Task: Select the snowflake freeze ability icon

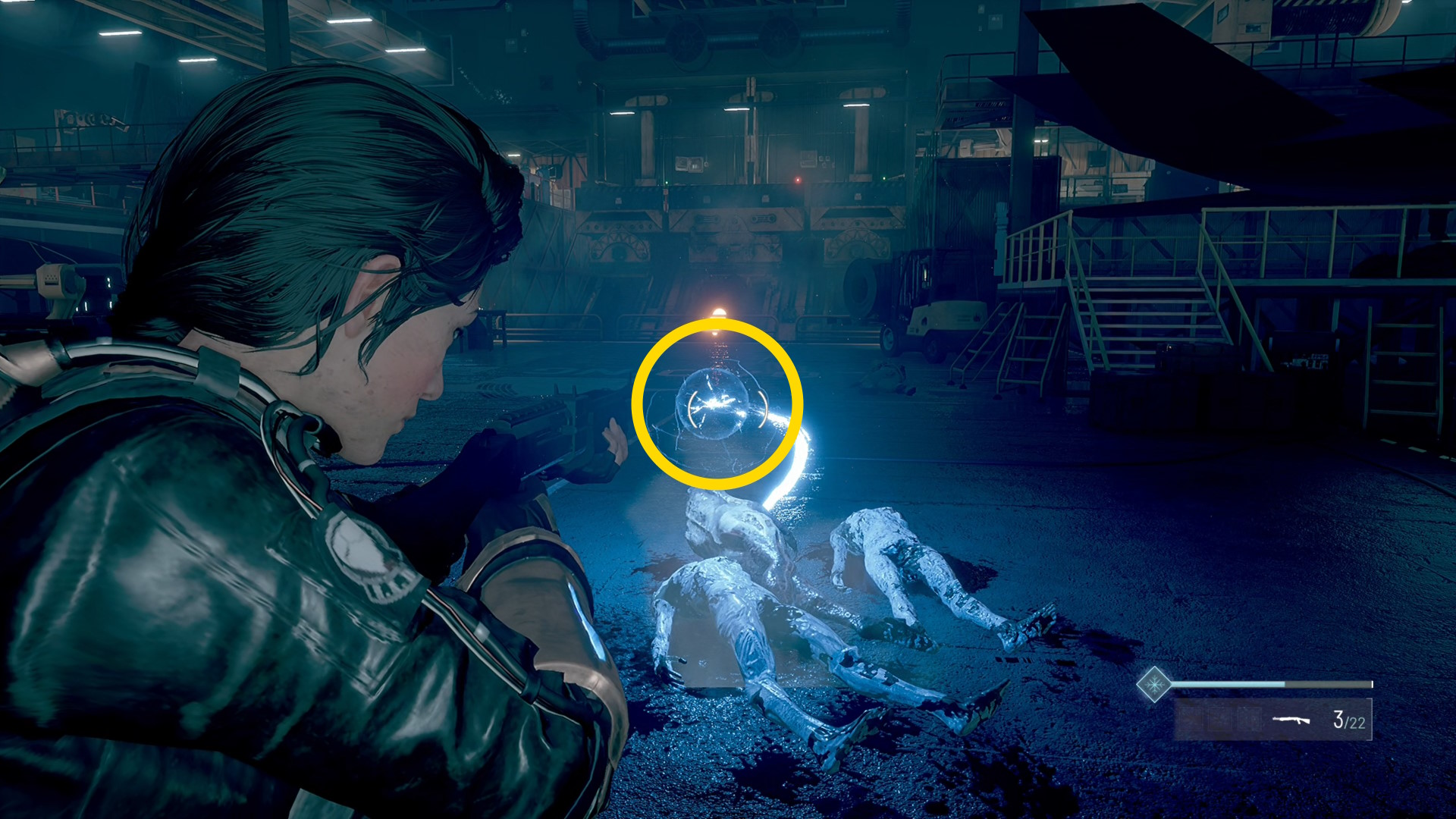Action: (1153, 685)
